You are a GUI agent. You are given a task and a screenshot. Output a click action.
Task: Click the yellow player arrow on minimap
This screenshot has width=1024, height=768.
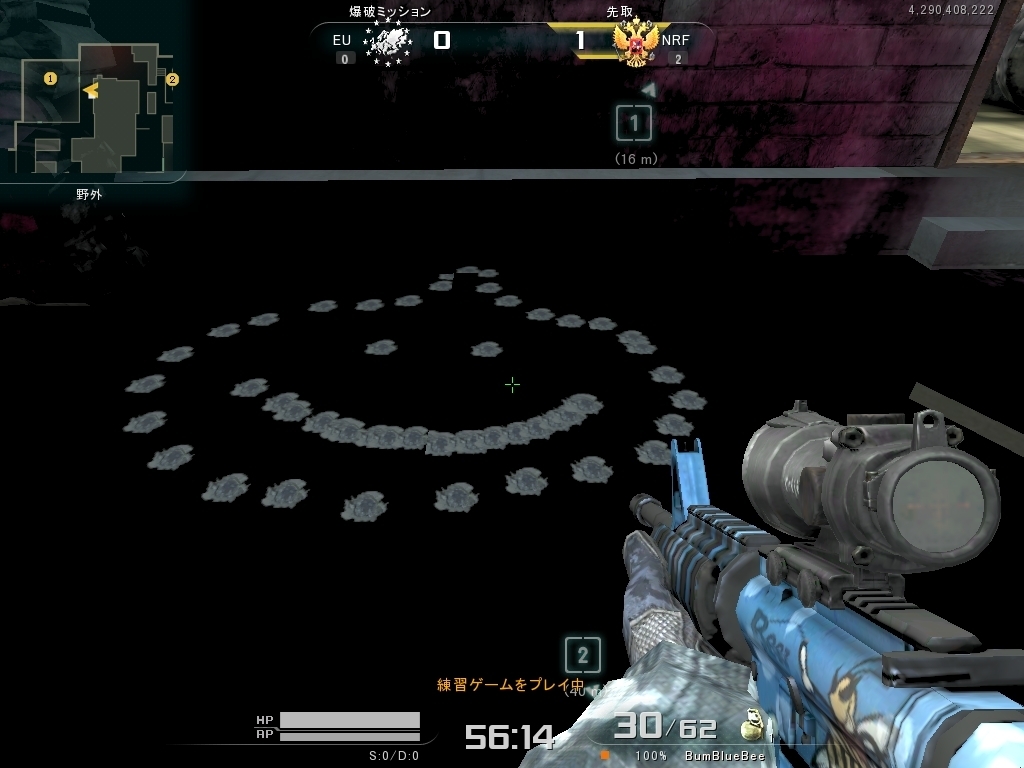91,91
